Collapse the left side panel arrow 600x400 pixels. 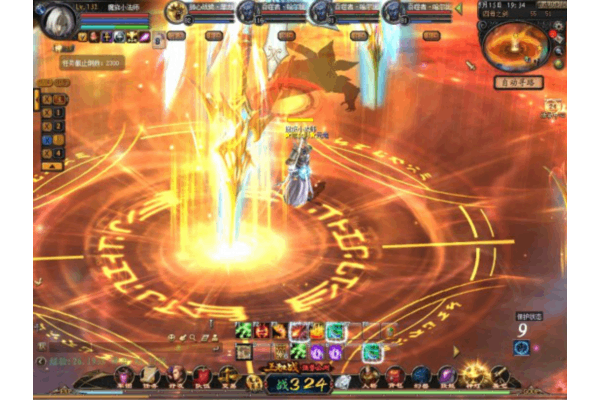37,98
